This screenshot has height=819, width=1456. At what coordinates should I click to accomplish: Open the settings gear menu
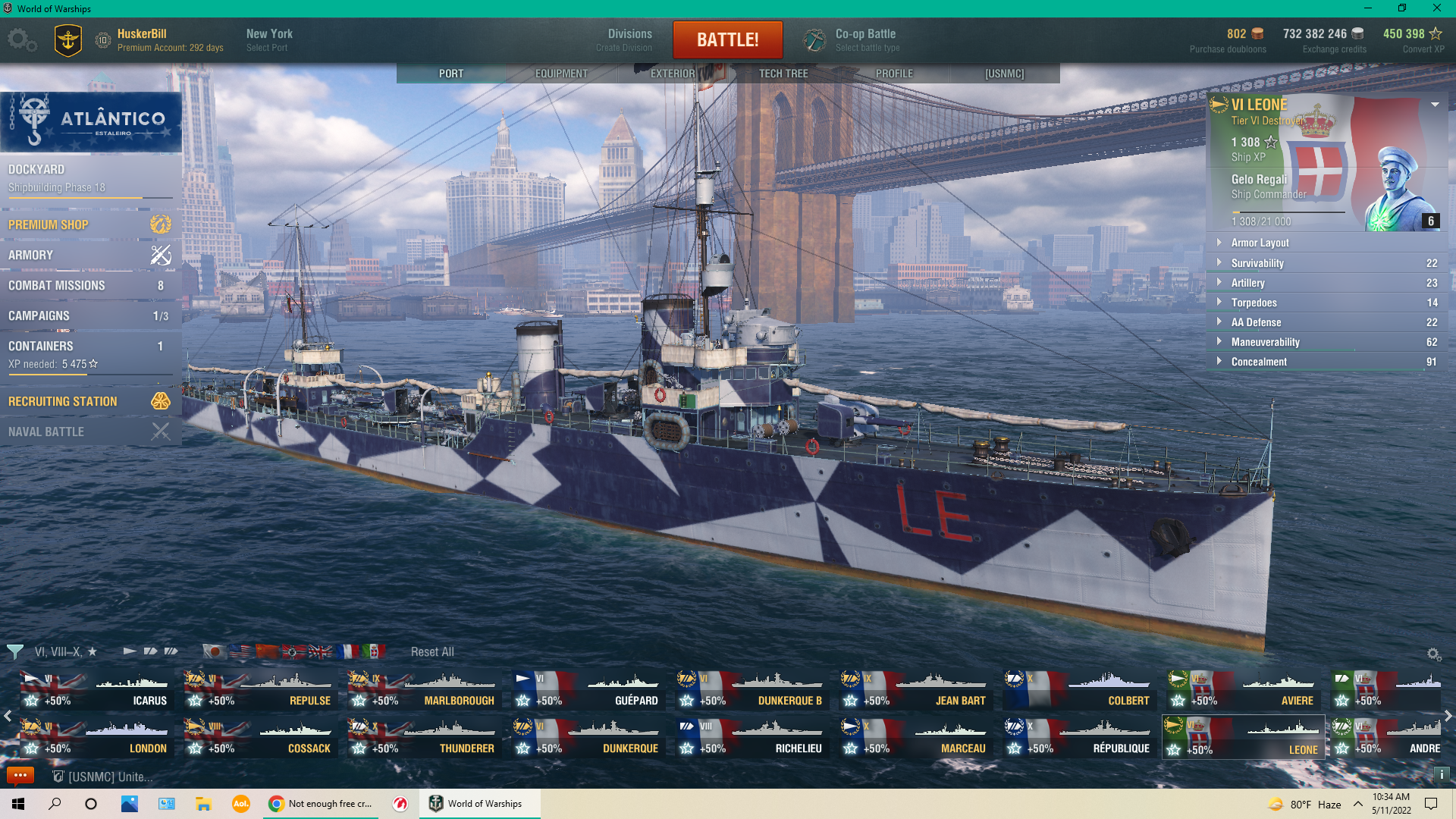tap(21, 39)
